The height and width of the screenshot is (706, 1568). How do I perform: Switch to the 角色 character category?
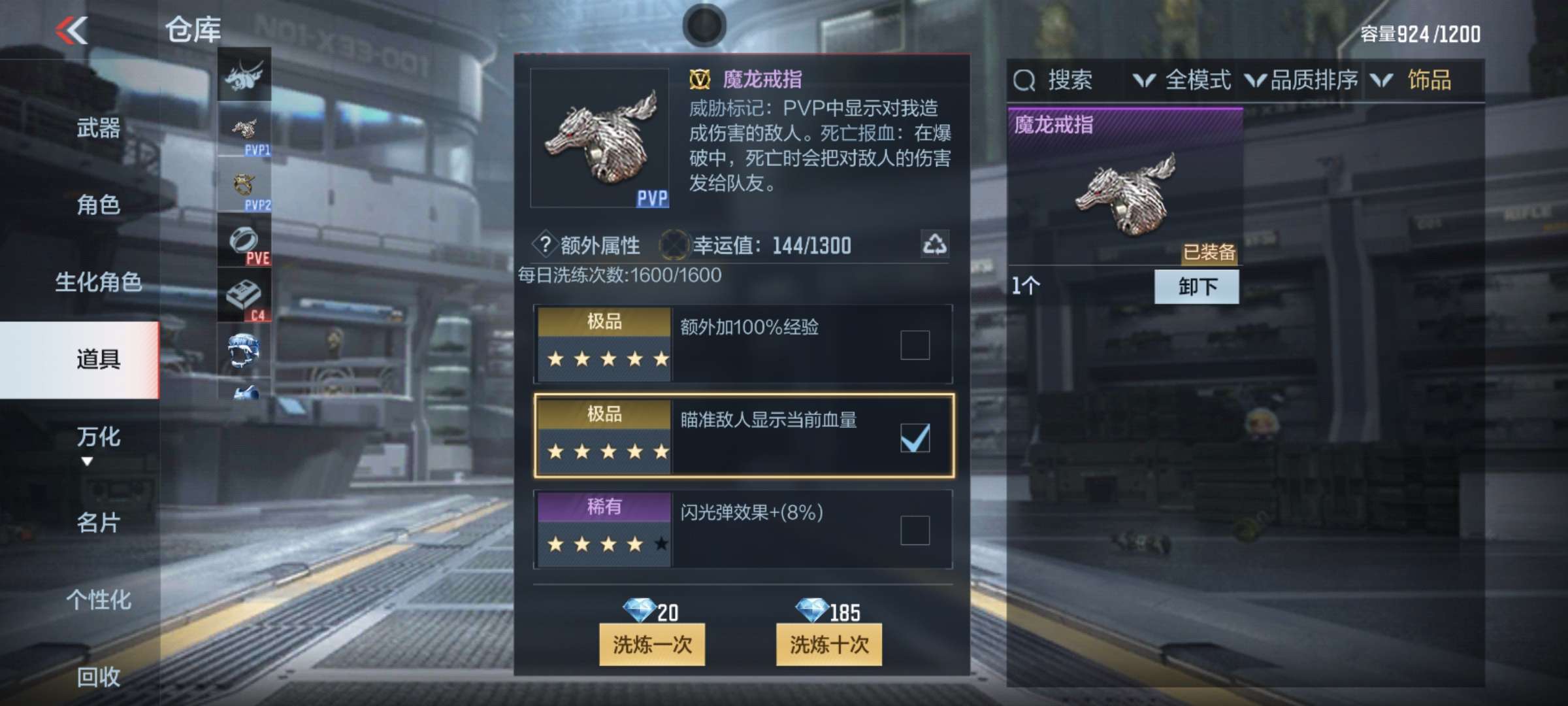pos(98,205)
